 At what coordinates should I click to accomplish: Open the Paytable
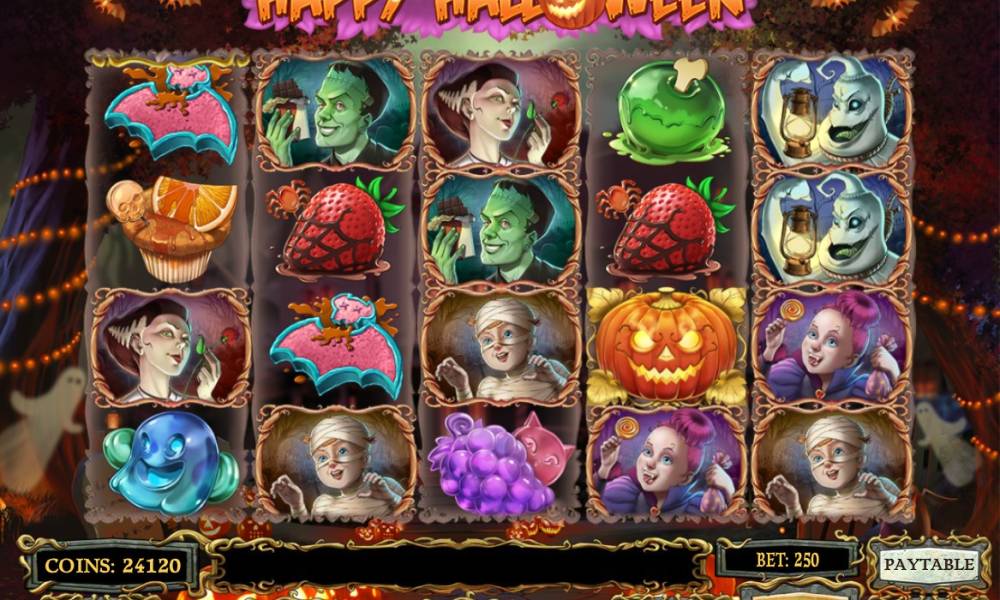tap(928, 564)
